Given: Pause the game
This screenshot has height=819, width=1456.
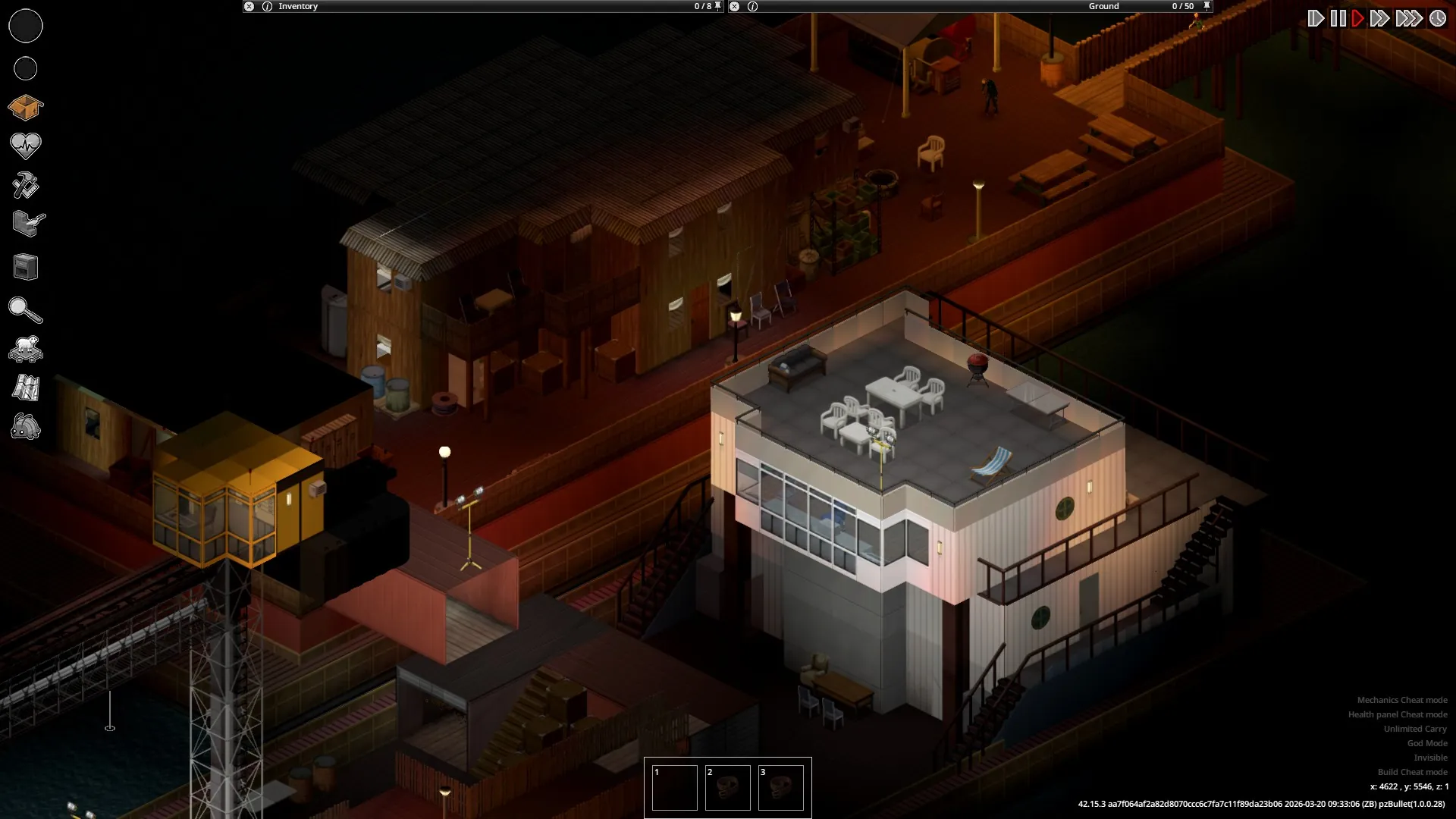Looking at the screenshot, I should (x=1338, y=18).
